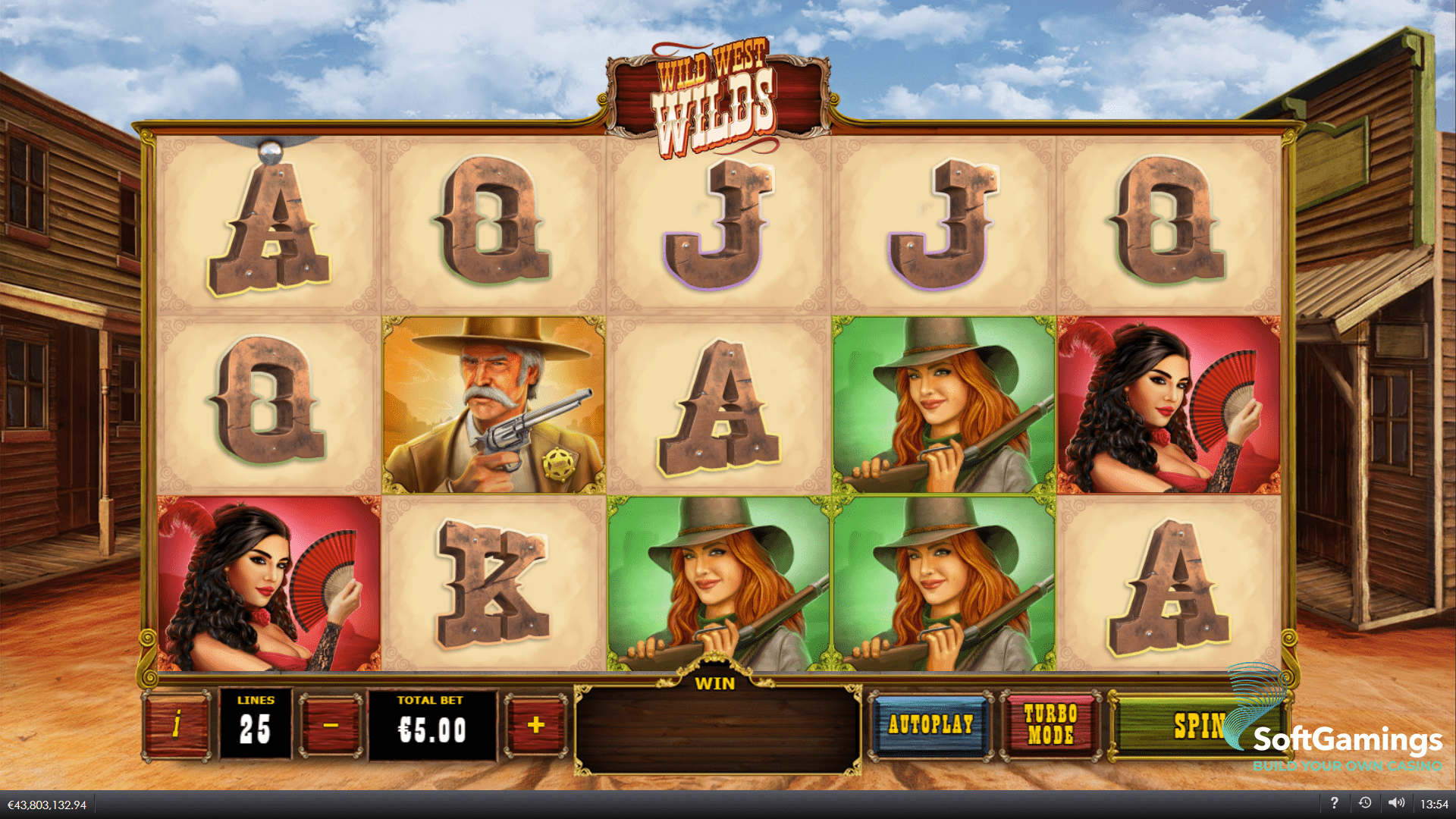
Task: Enable Turbo Mode
Action: (1050, 724)
